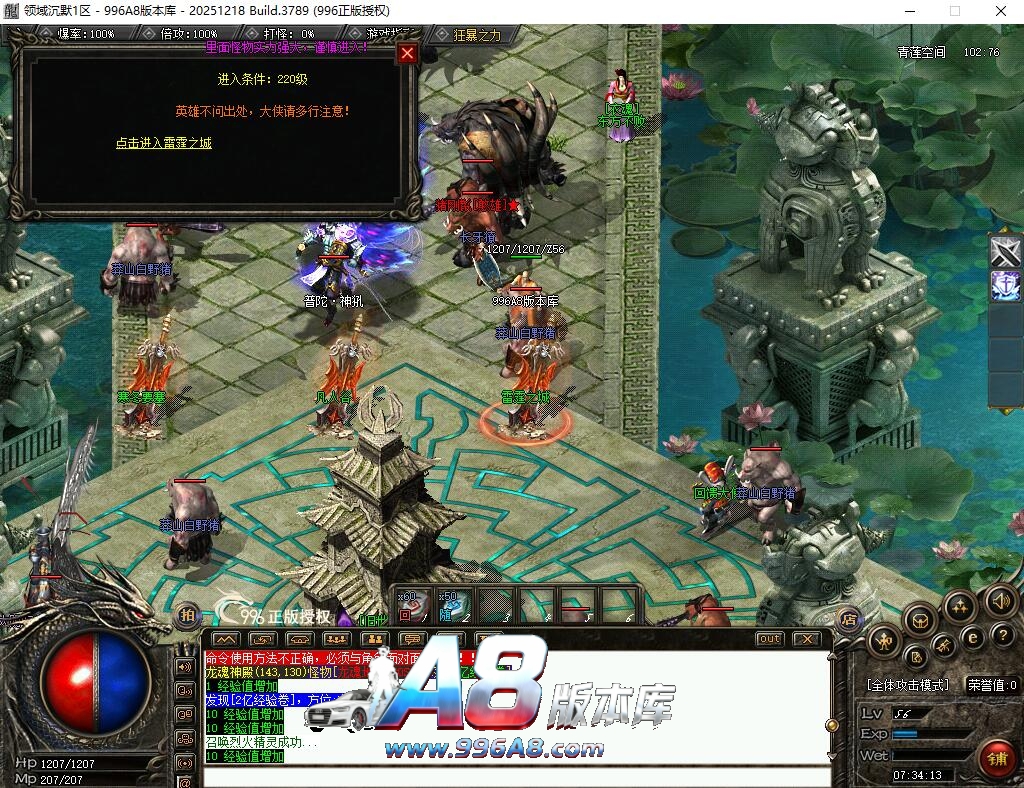Viewport: 1024px width, 788px height.
Task: Open the 狂暴之力 top menu tab
Action: coord(476,34)
